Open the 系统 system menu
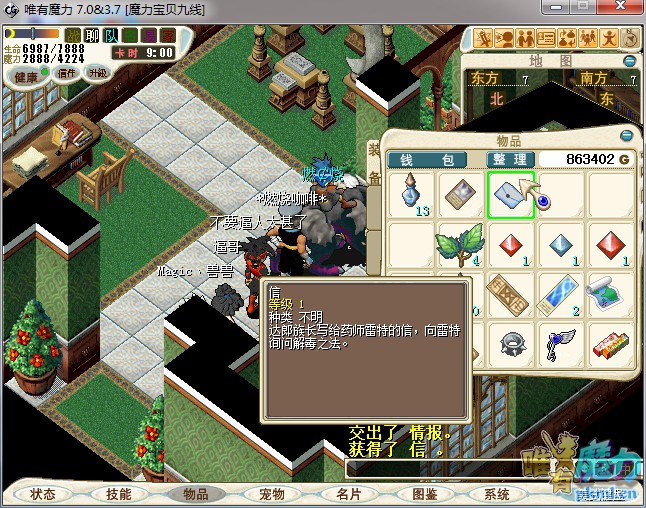 coord(497,494)
